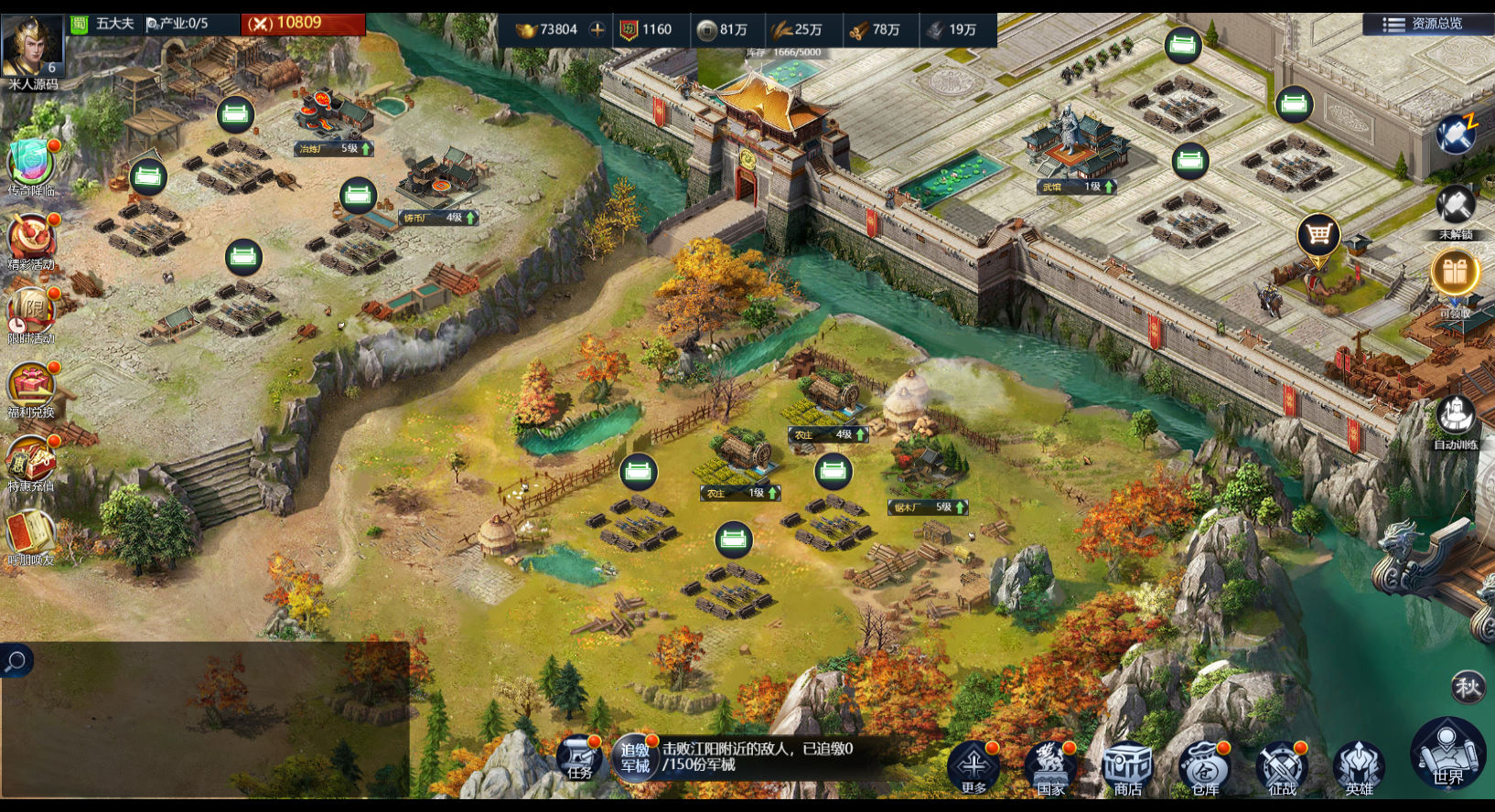Activate the 自动训练 auto-training button
This screenshot has height=812, width=1495.
(x=1455, y=418)
